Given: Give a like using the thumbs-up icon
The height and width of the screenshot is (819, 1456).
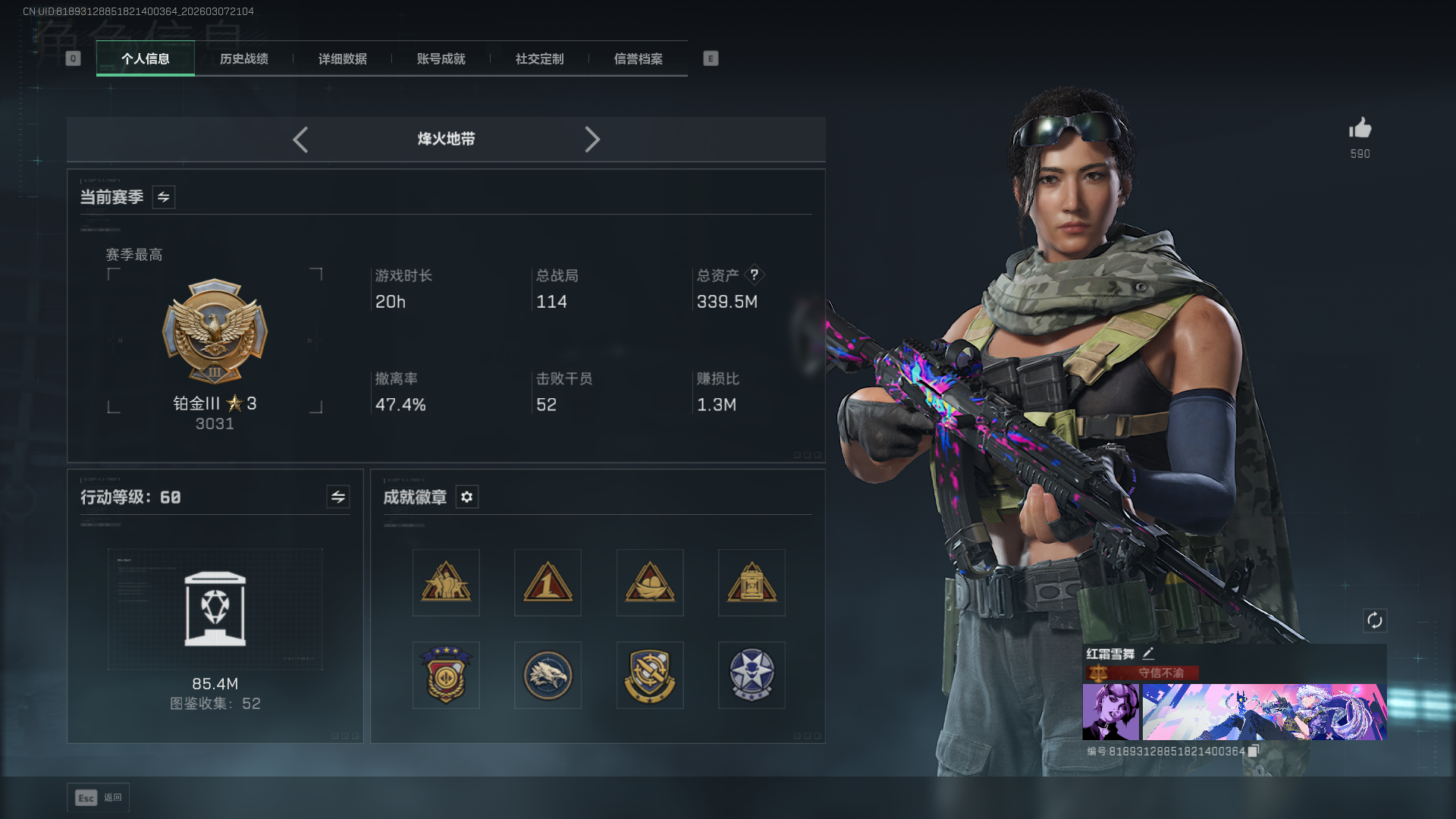Looking at the screenshot, I should point(1360,129).
